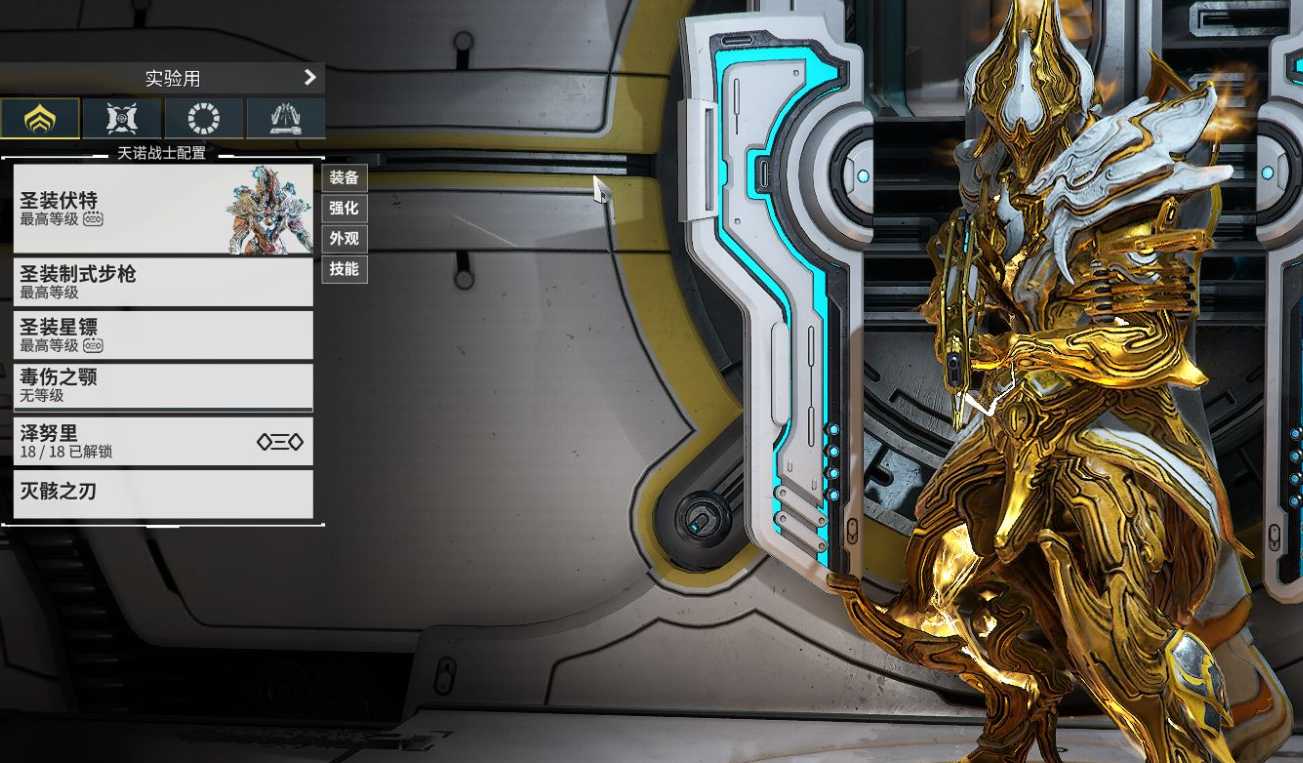Screen dimensions: 1303x763
Task: Choose the 圣装制式步枪 primary weapon slot
Action: click(x=163, y=282)
